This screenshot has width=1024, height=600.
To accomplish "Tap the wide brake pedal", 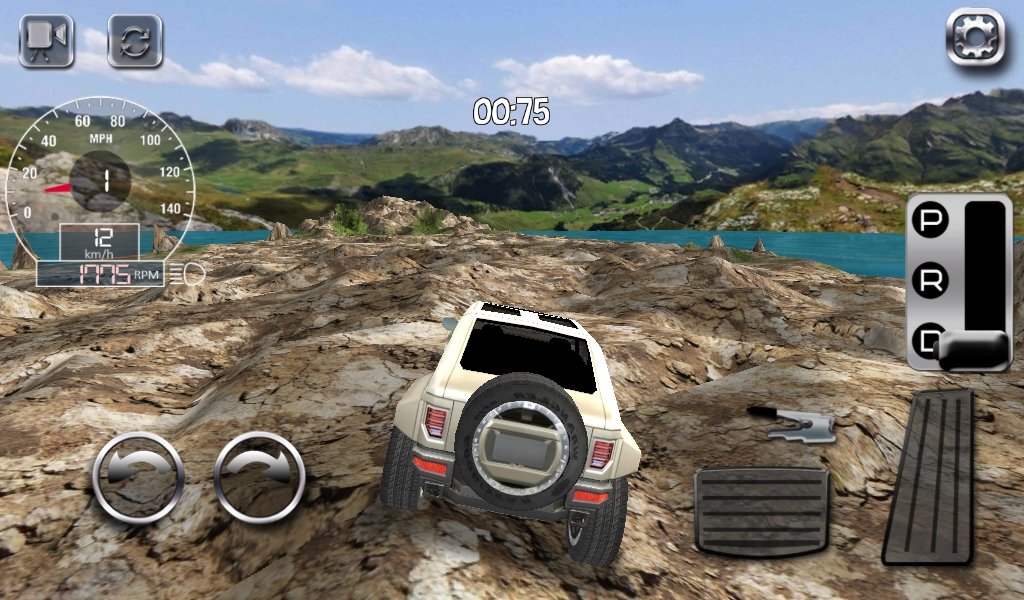I will click(762, 510).
